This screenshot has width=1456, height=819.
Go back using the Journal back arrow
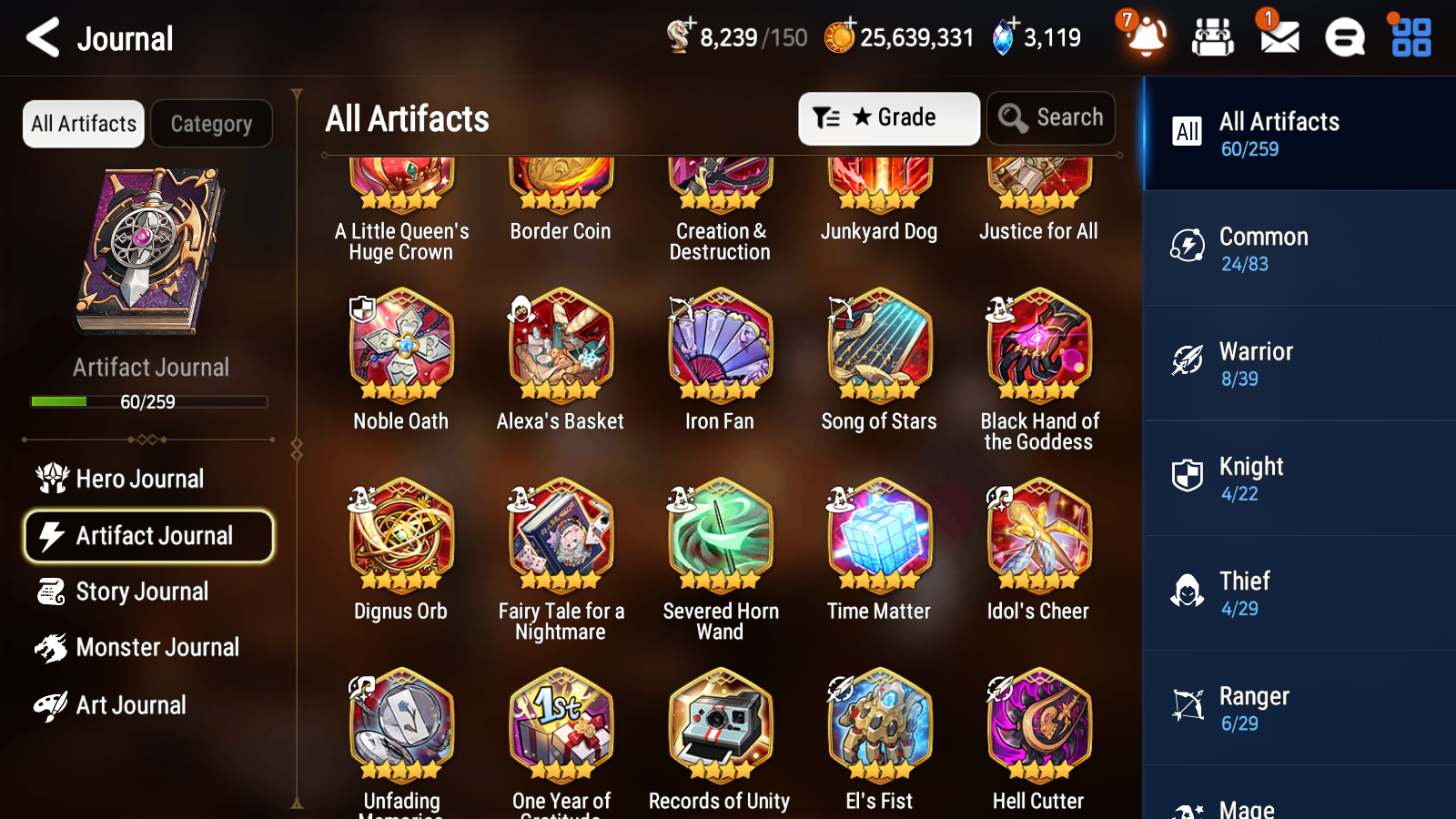click(40, 37)
